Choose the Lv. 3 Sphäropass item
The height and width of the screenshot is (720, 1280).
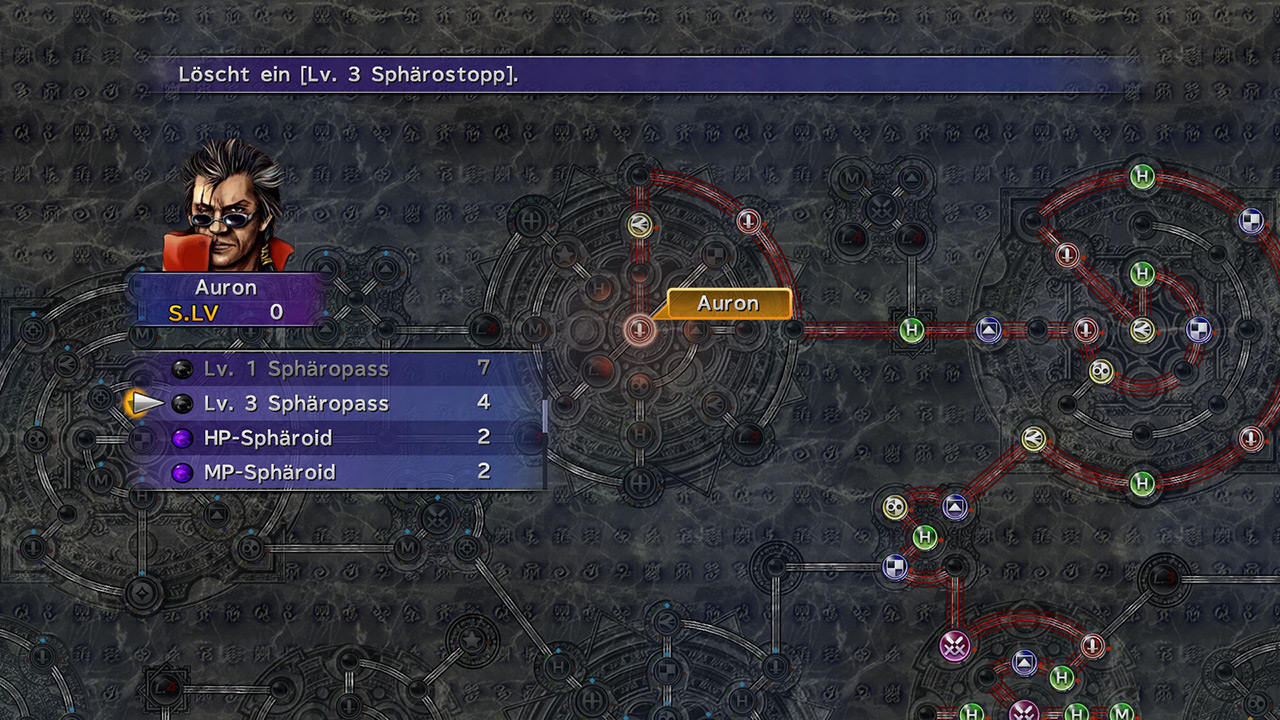pyautogui.click(x=296, y=404)
